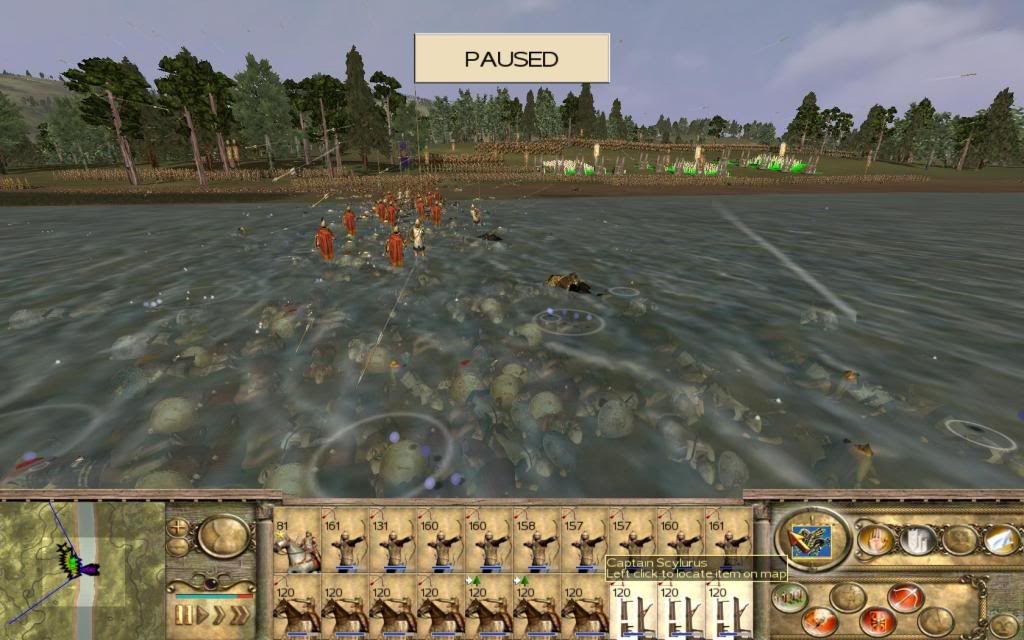Screen dimensions: 1024x640
Task: Select the archer unit card showing 131
Action: 393,540
